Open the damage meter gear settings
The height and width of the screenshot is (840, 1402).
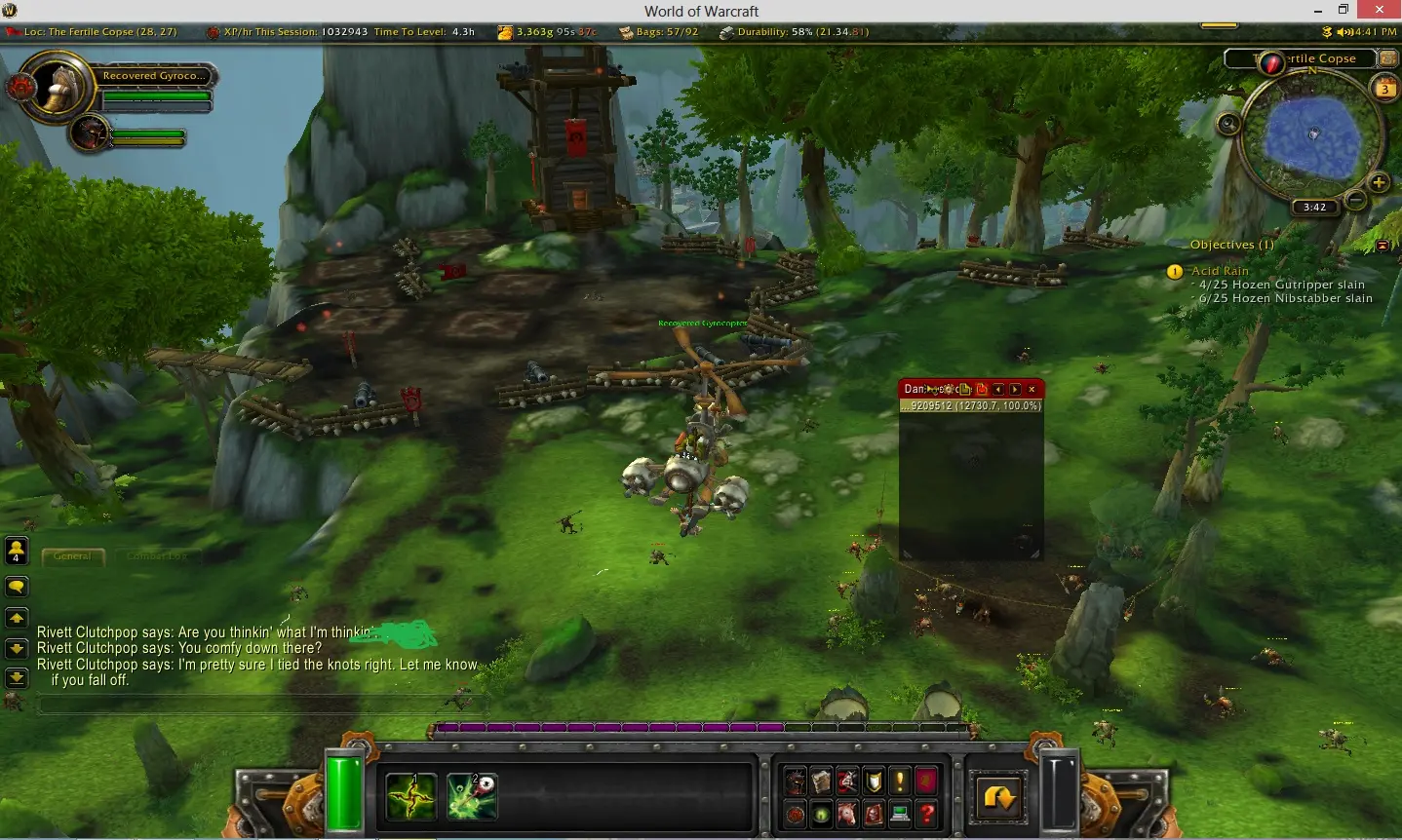pos(947,389)
